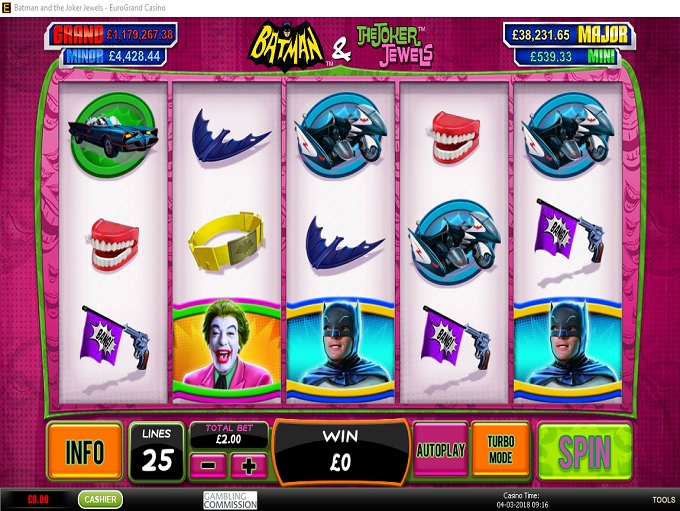680x511 pixels.
Task: Increase total bet with plus button
Action: coord(246,465)
